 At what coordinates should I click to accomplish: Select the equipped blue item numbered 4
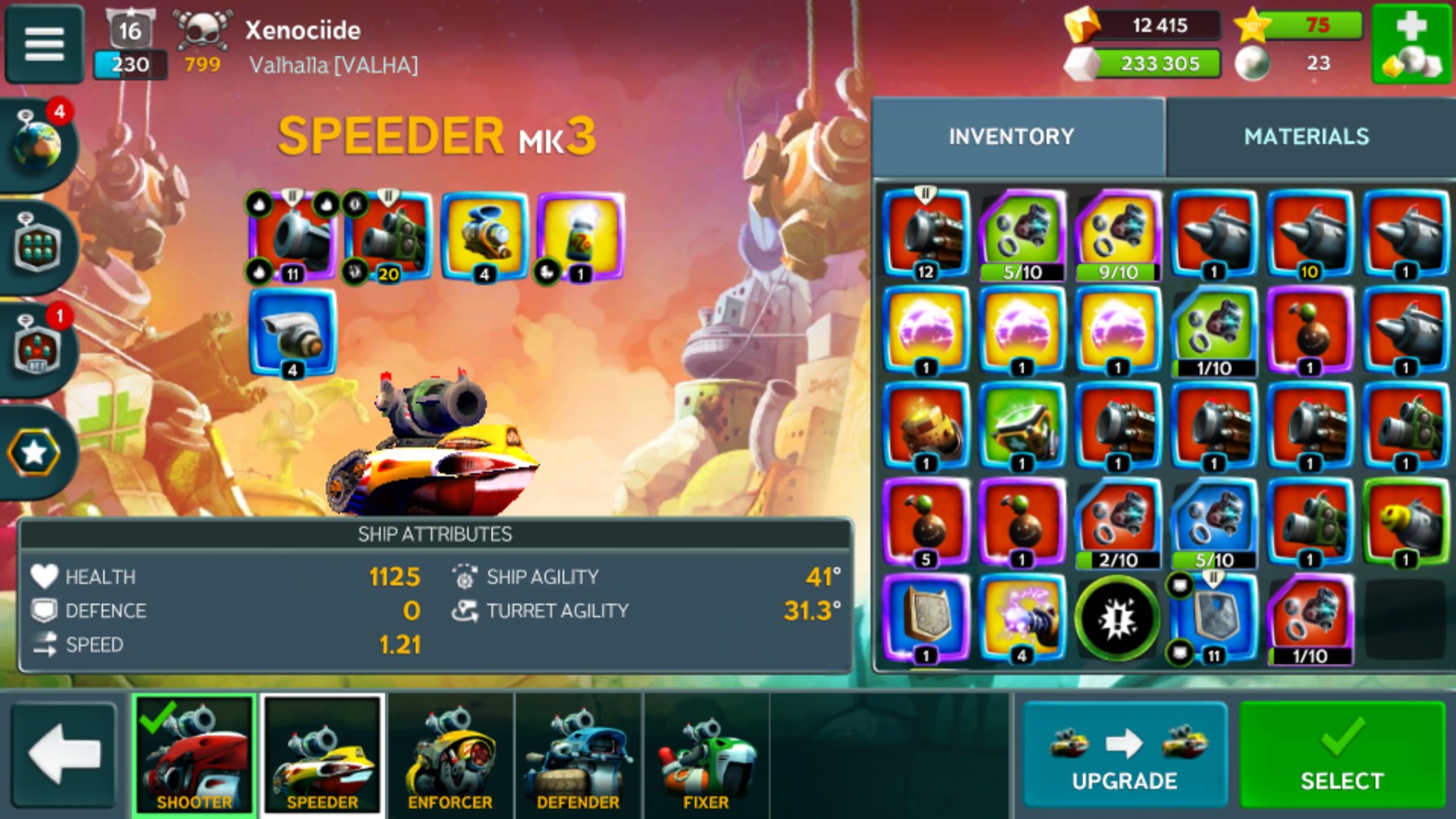(x=293, y=332)
